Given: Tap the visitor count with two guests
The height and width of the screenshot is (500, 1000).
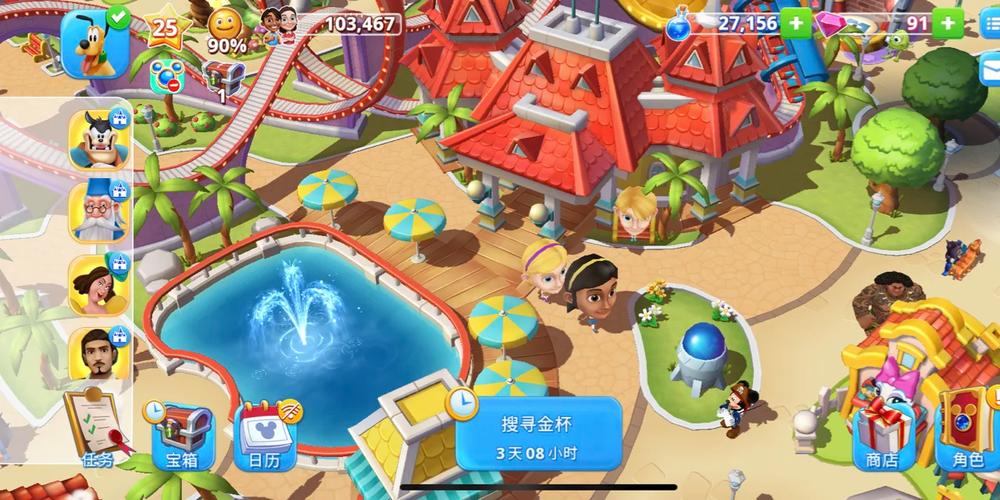Looking at the screenshot, I should (x=330, y=22).
